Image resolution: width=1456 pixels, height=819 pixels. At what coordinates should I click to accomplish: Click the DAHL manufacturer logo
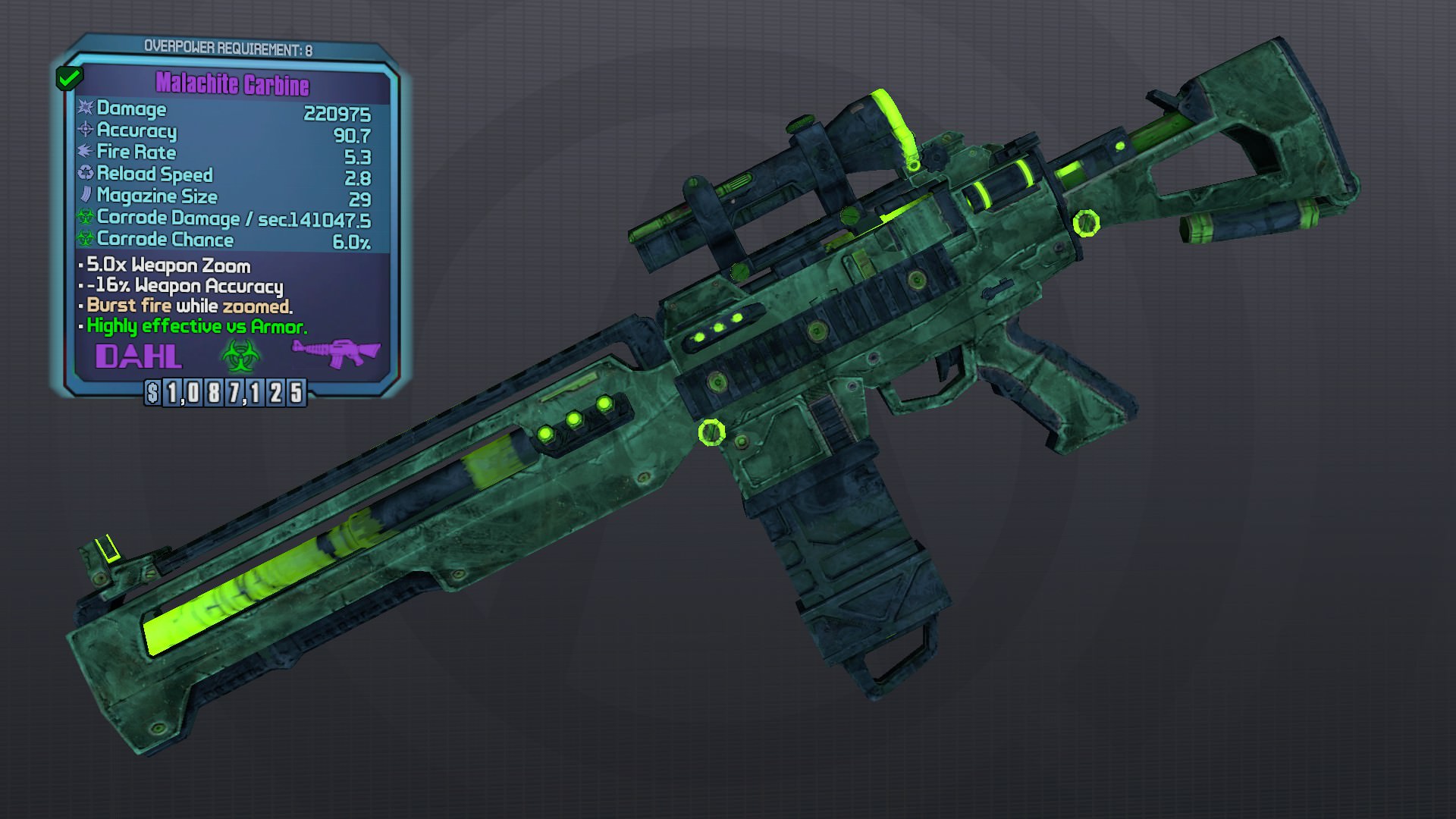click(139, 356)
